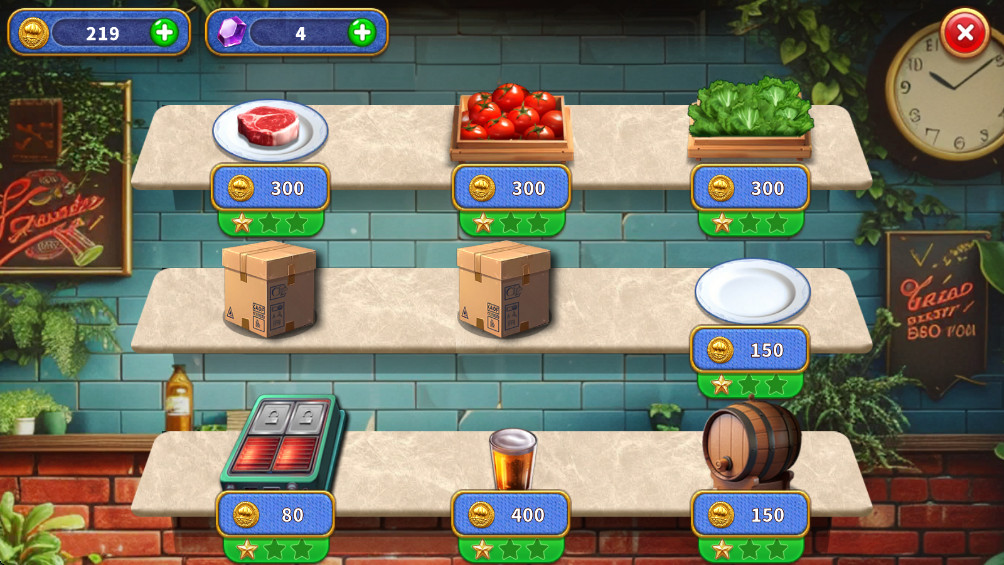Buy the tomato crate upgrade for 300
The width and height of the screenshot is (1004, 565).
511,188
